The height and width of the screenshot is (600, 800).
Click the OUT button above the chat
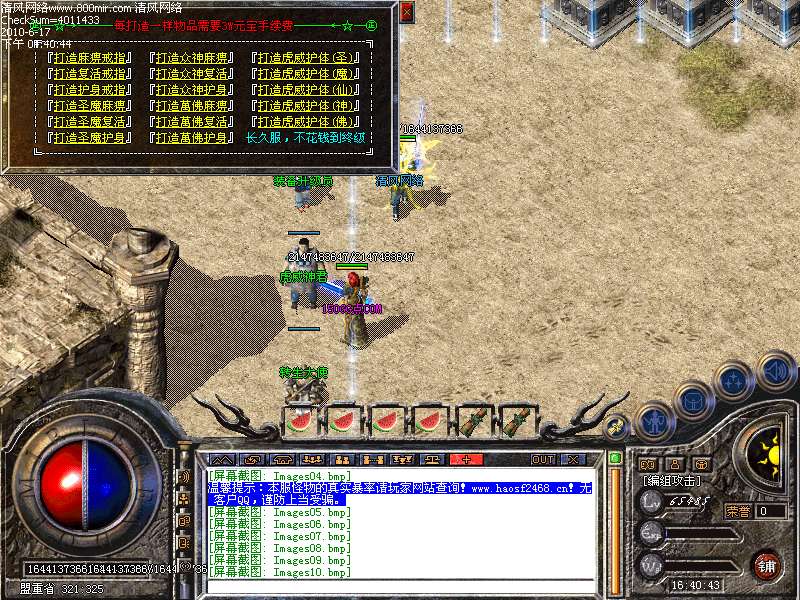click(543, 460)
